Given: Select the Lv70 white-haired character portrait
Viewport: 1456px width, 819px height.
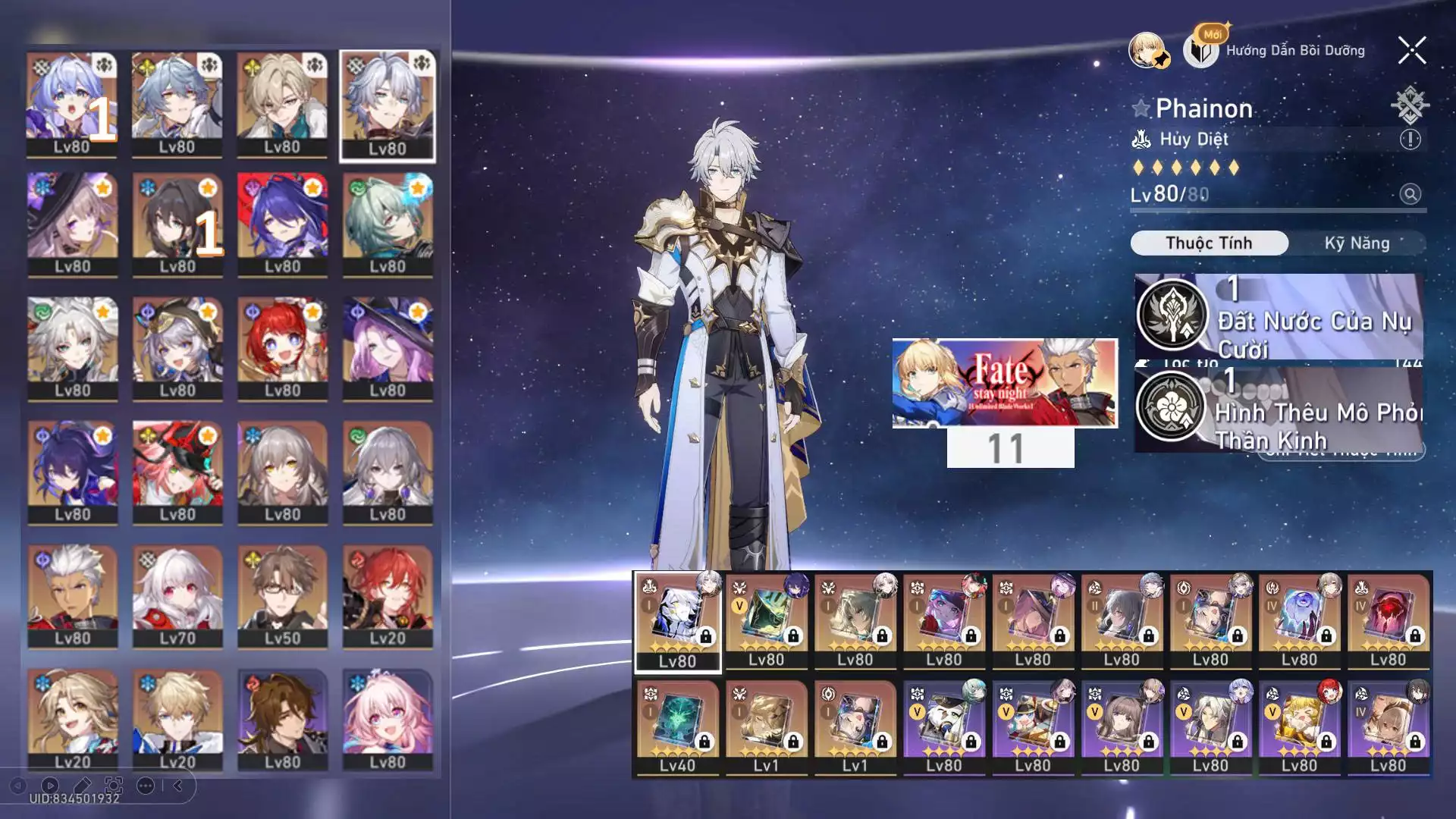Looking at the screenshot, I should pos(177,597).
